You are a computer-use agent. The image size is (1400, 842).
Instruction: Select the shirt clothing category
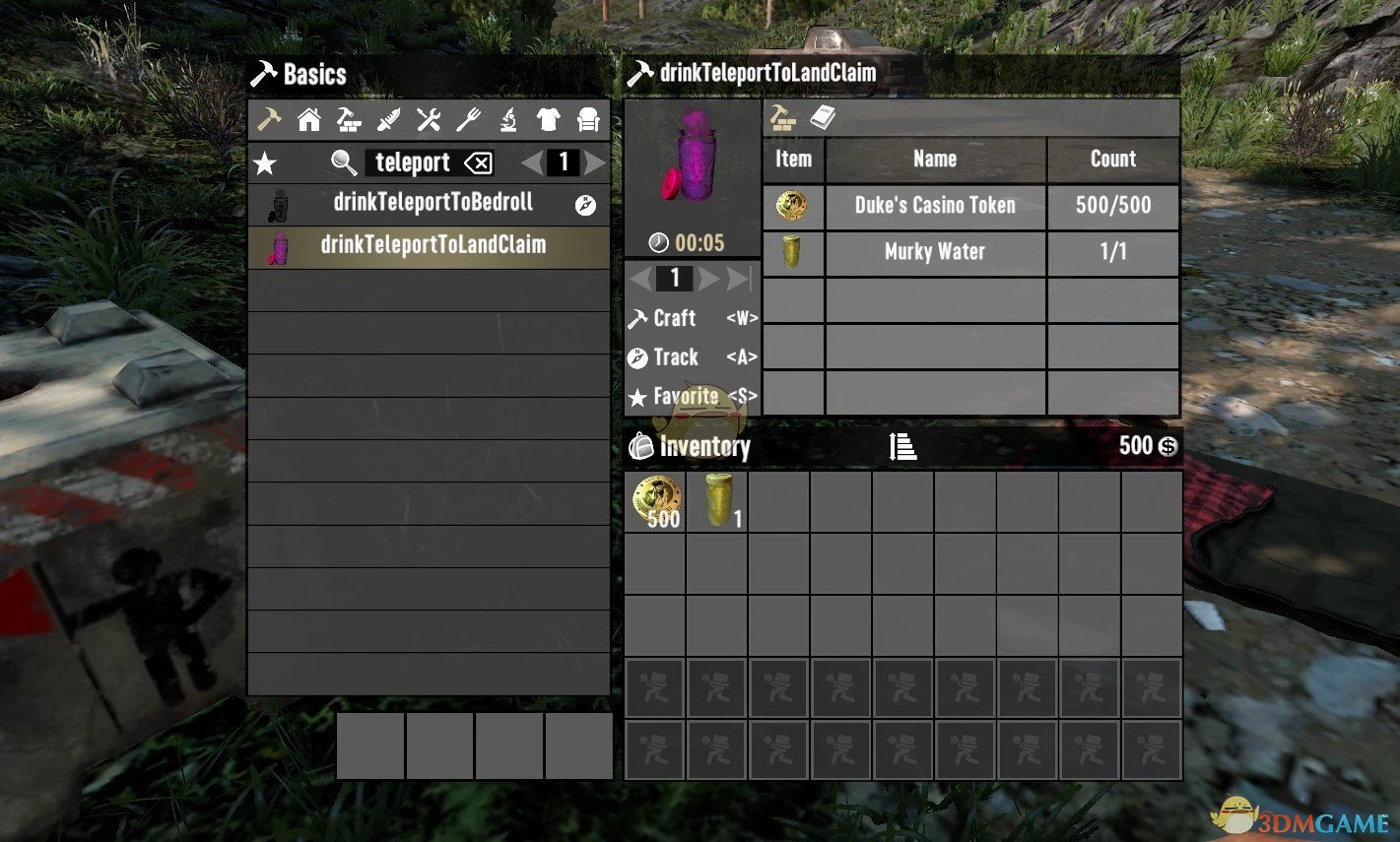[549, 118]
